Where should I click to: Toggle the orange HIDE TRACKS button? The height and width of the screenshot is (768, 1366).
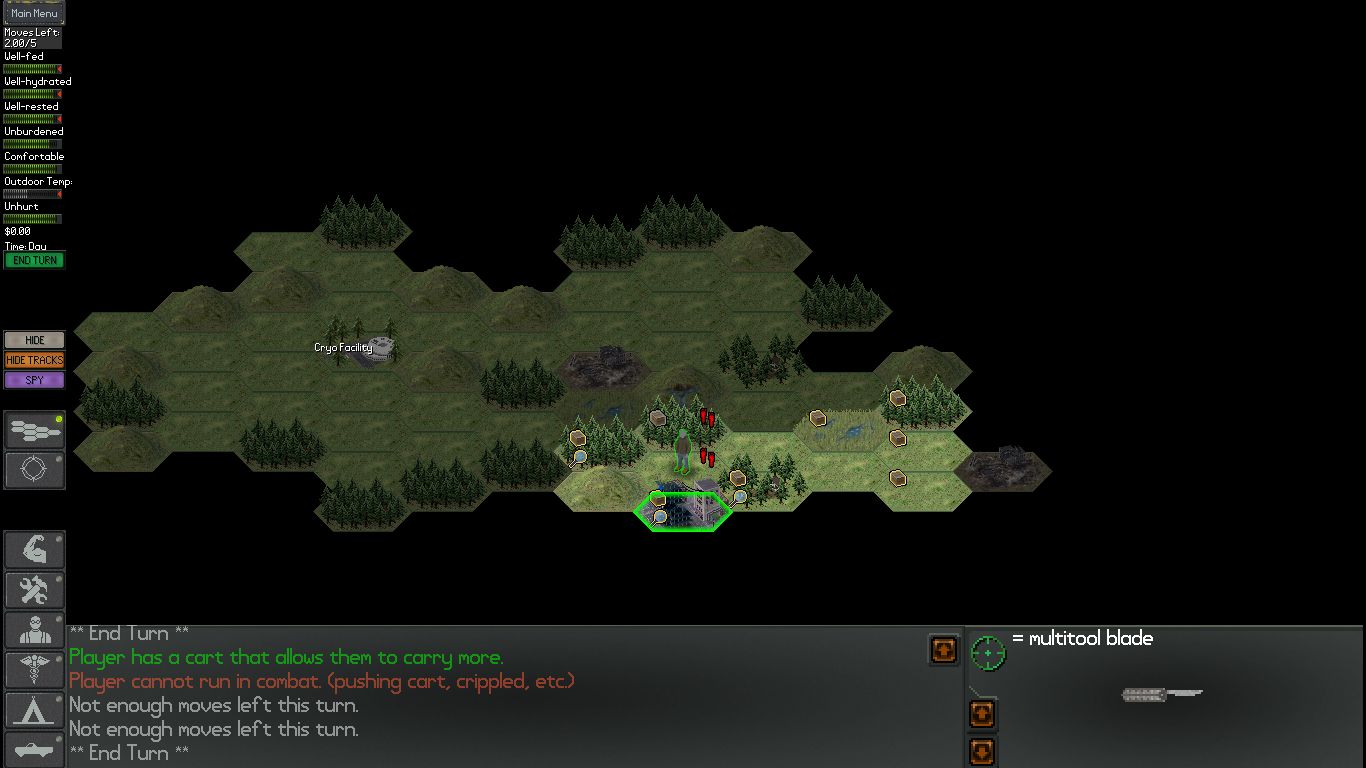tap(34, 360)
